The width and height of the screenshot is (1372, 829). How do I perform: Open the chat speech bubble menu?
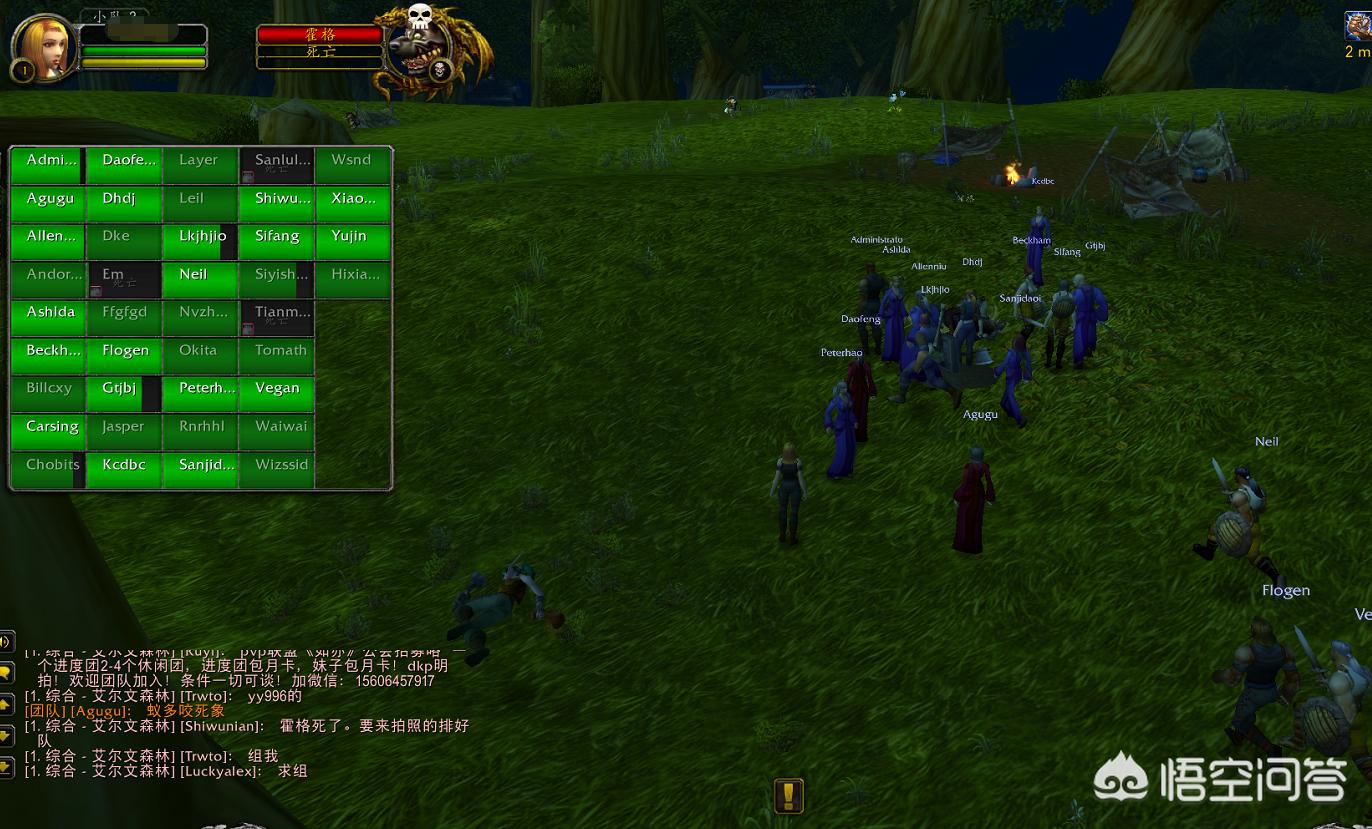pyautogui.click(x=6, y=673)
